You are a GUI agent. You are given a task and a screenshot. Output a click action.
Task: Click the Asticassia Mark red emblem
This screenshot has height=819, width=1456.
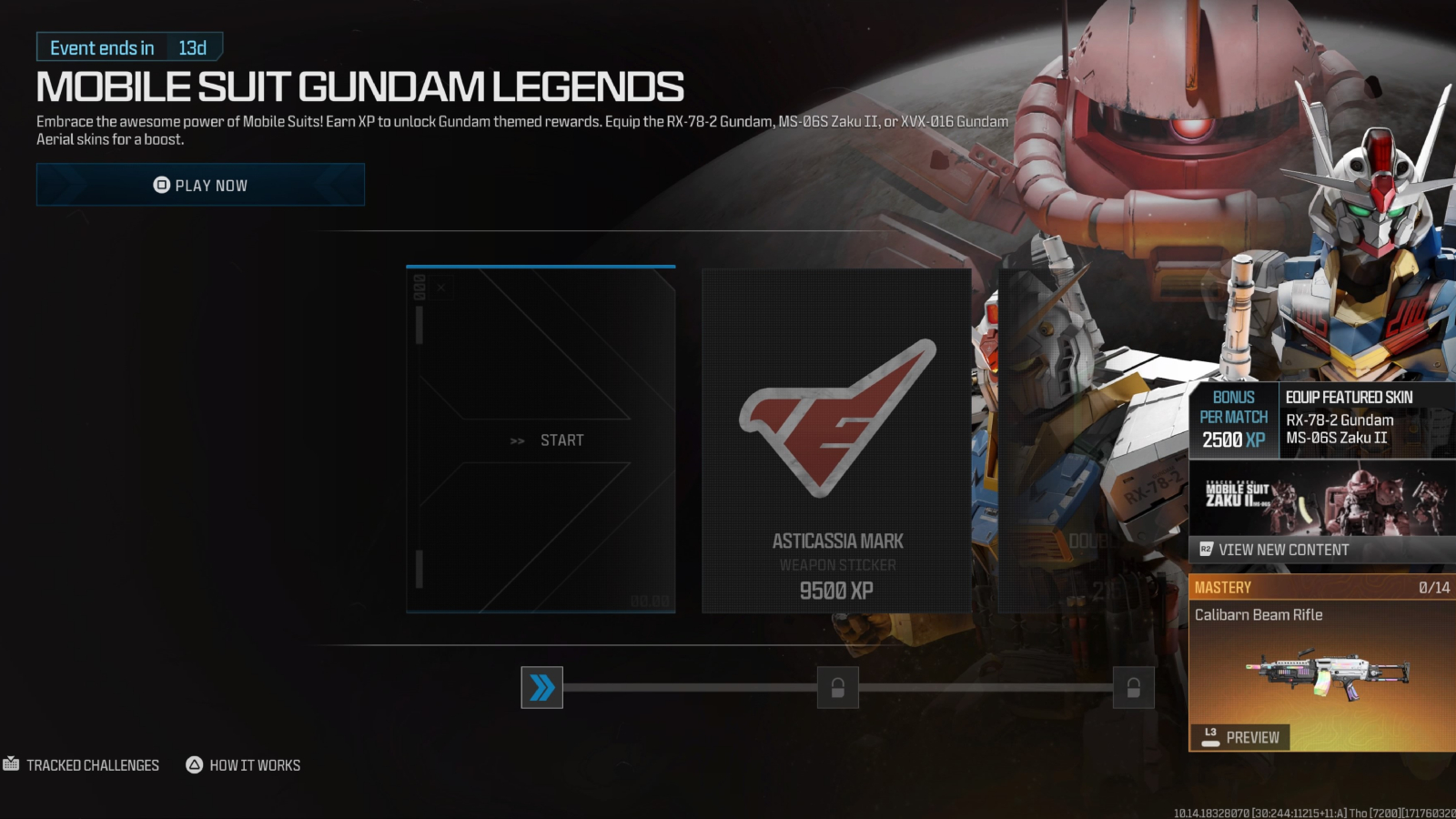(835, 420)
